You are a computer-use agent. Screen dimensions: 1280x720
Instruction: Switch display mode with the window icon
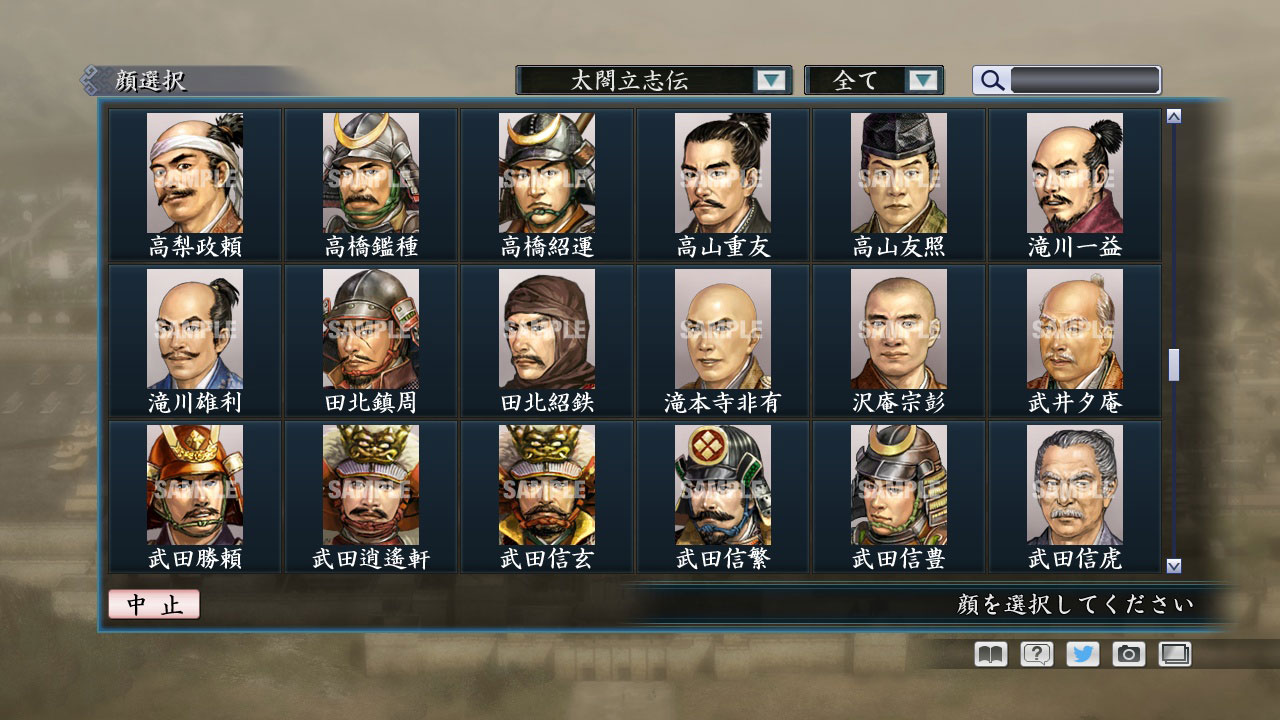tap(1175, 654)
